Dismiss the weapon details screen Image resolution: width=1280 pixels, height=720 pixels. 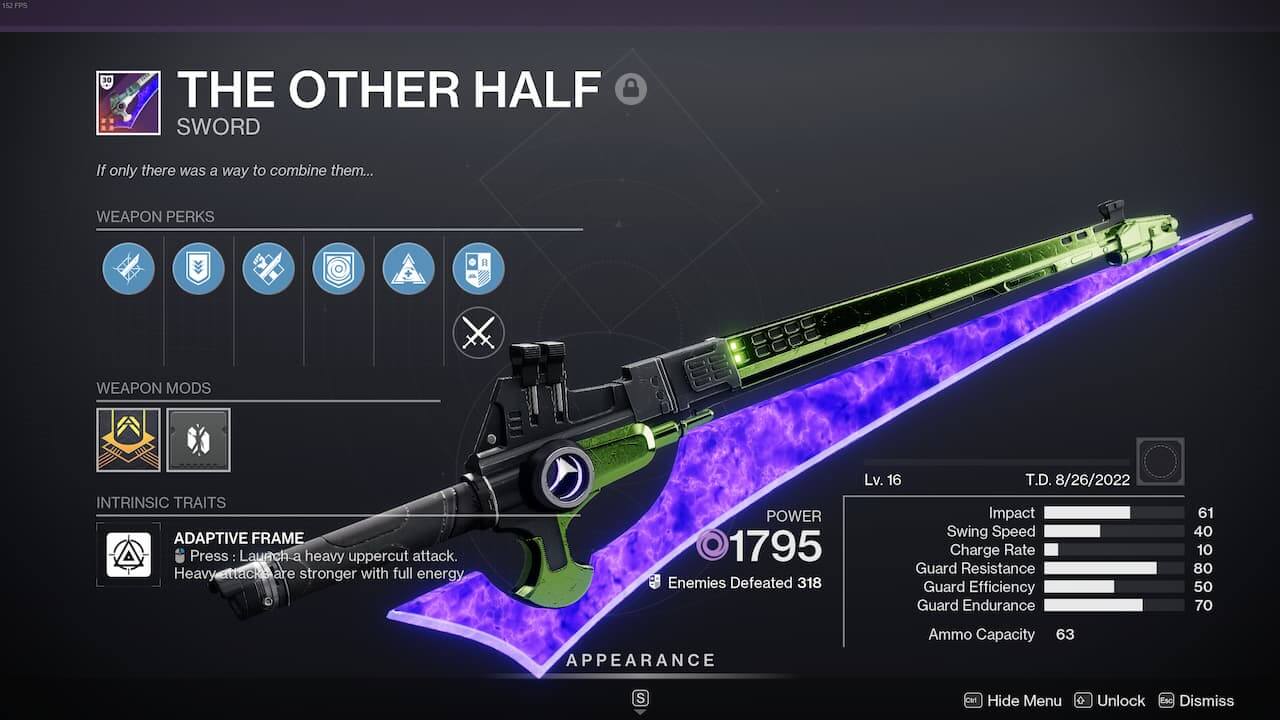pyautogui.click(x=1206, y=701)
